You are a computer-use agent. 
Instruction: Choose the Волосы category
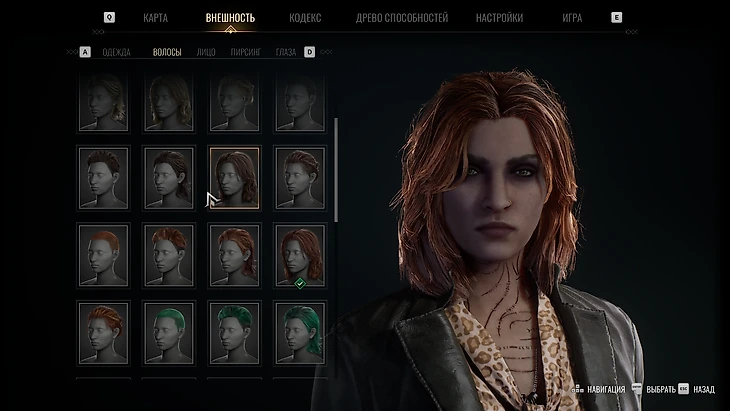coord(167,52)
